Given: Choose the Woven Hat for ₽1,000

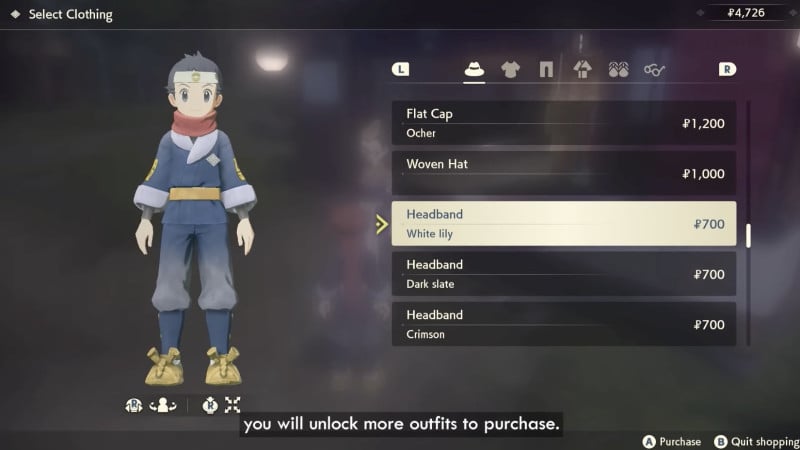Looking at the screenshot, I should click(564, 173).
